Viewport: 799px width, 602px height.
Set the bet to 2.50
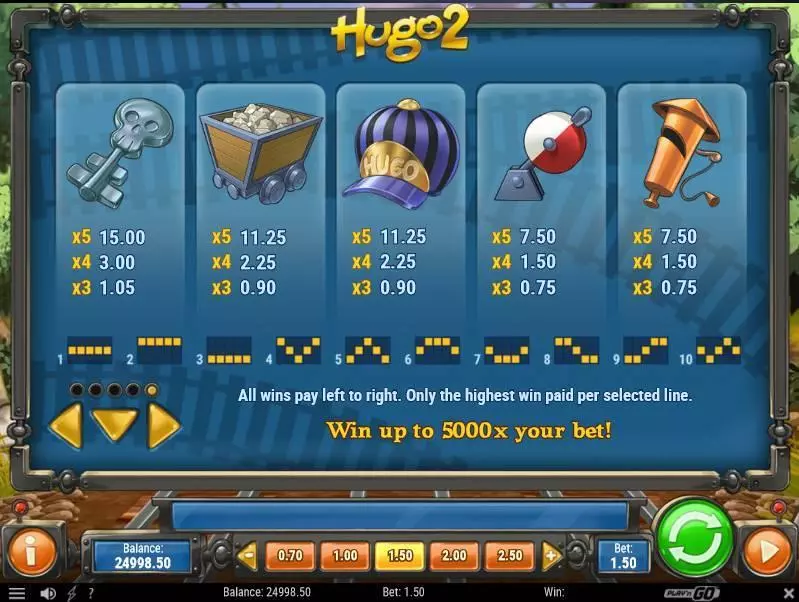[508, 555]
